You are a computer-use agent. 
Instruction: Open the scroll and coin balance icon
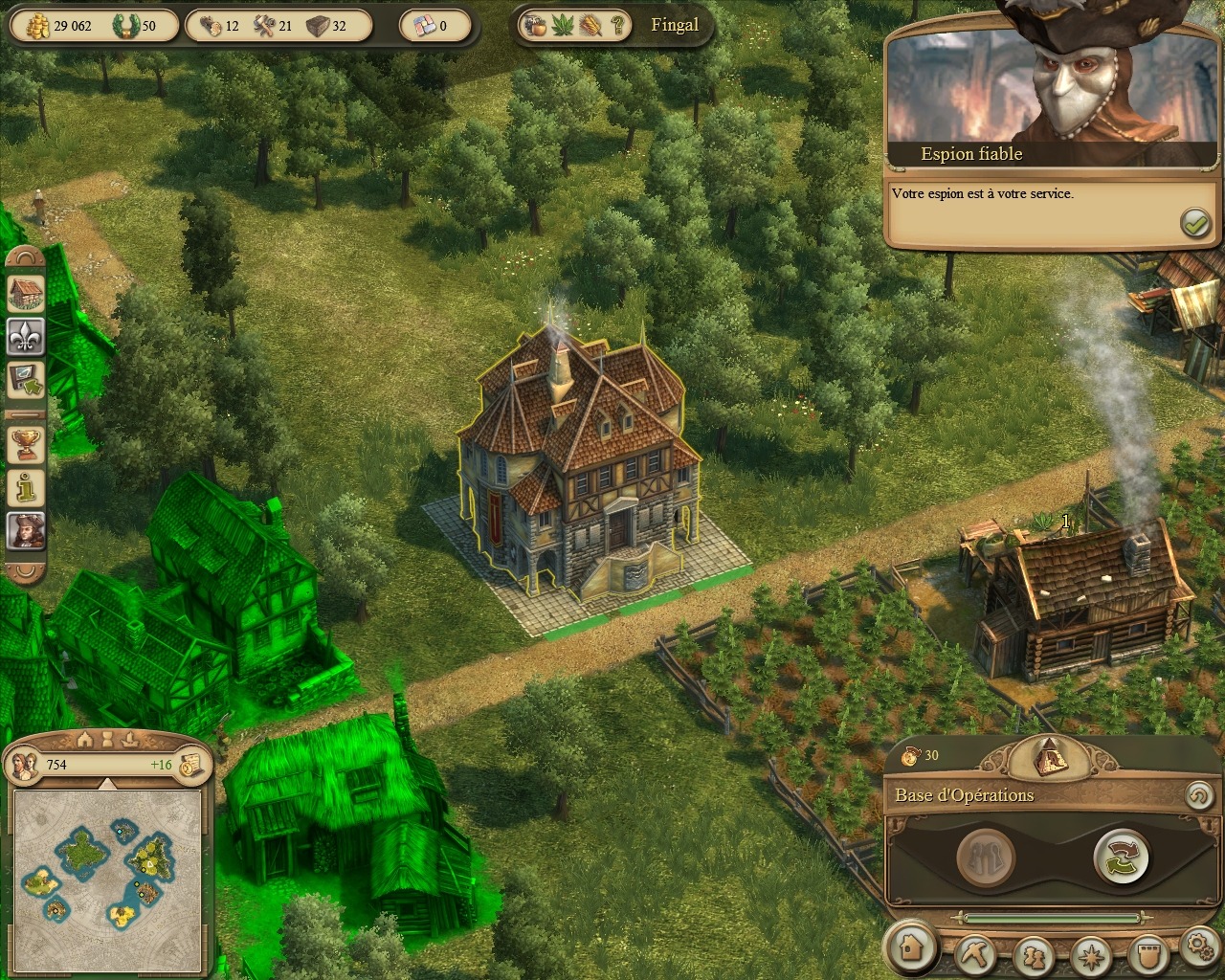pyautogui.click(x=191, y=764)
